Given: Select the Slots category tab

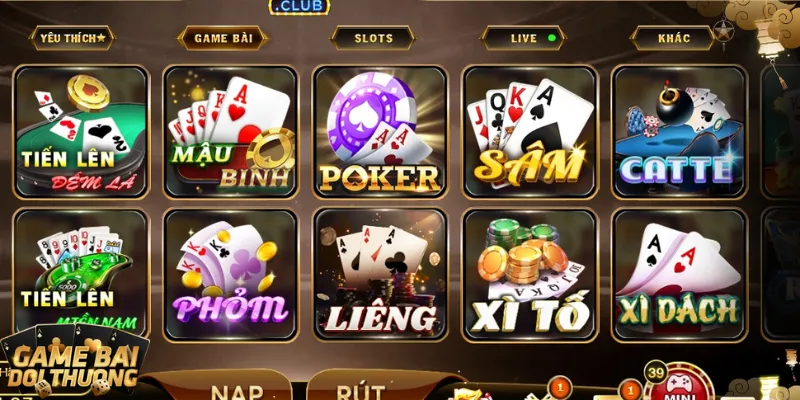Looking at the screenshot, I should (373, 38).
